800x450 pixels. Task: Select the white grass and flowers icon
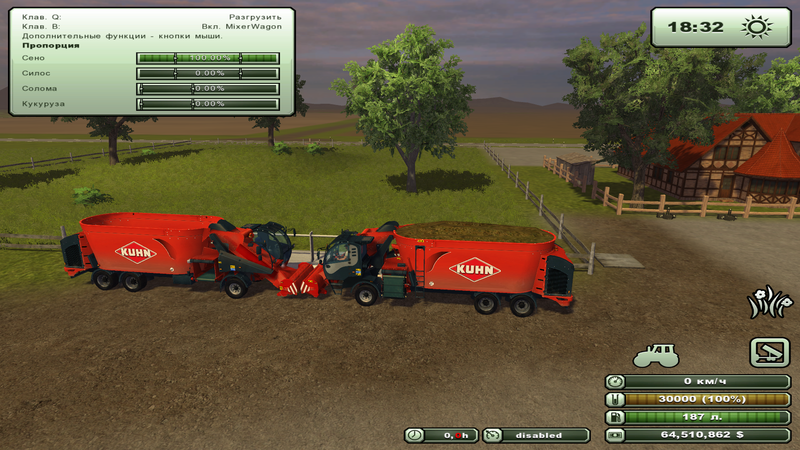click(768, 304)
